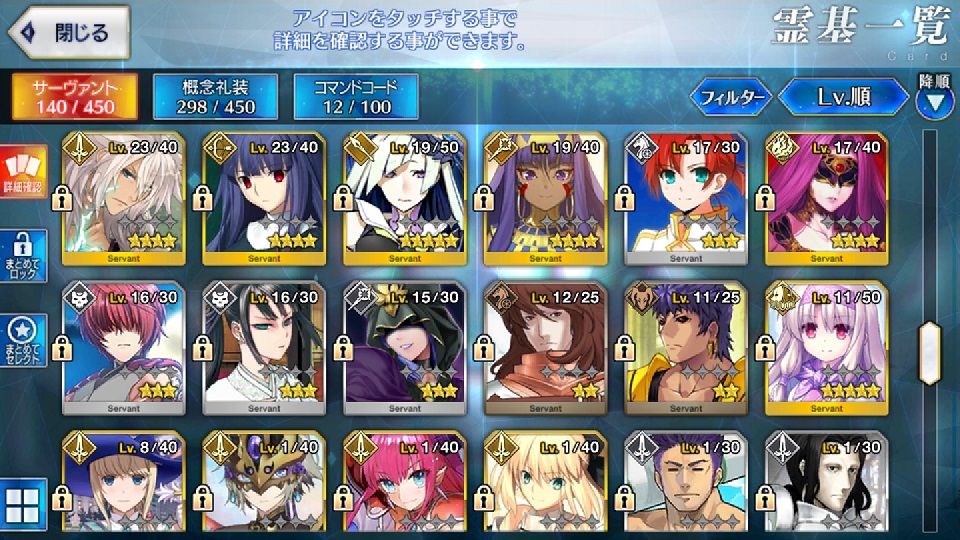This screenshot has width=960, height=540.
Task: Switch grid layout with the four-square icon
Action: click(22, 507)
